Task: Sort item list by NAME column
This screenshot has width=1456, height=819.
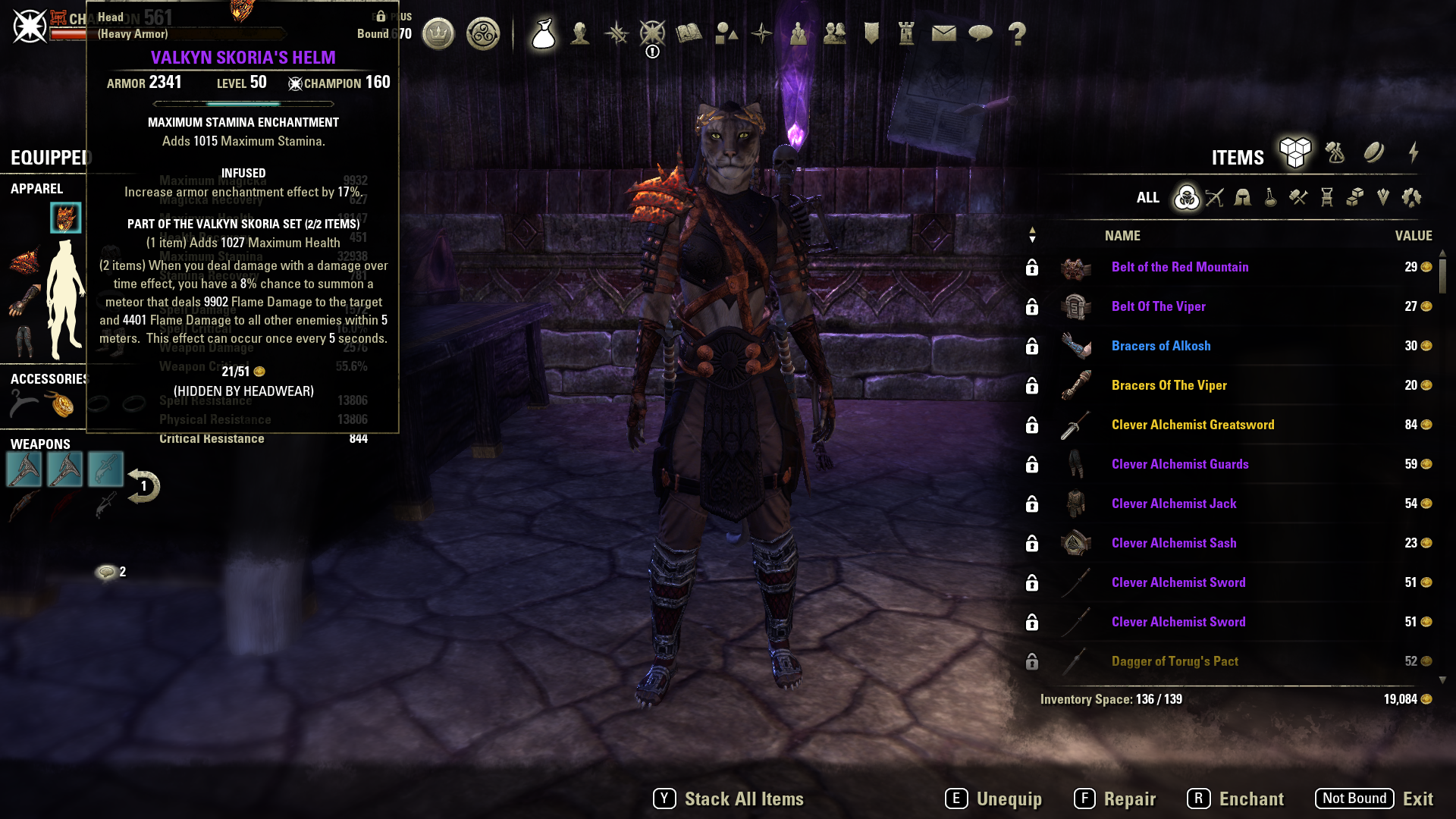Action: click(1122, 236)
